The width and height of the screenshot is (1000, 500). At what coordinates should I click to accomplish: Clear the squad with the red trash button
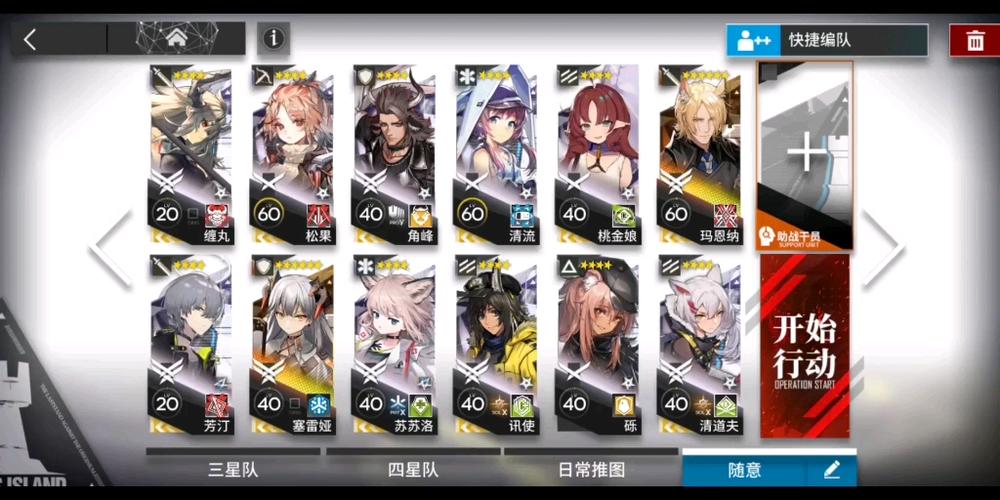(973, 40)
